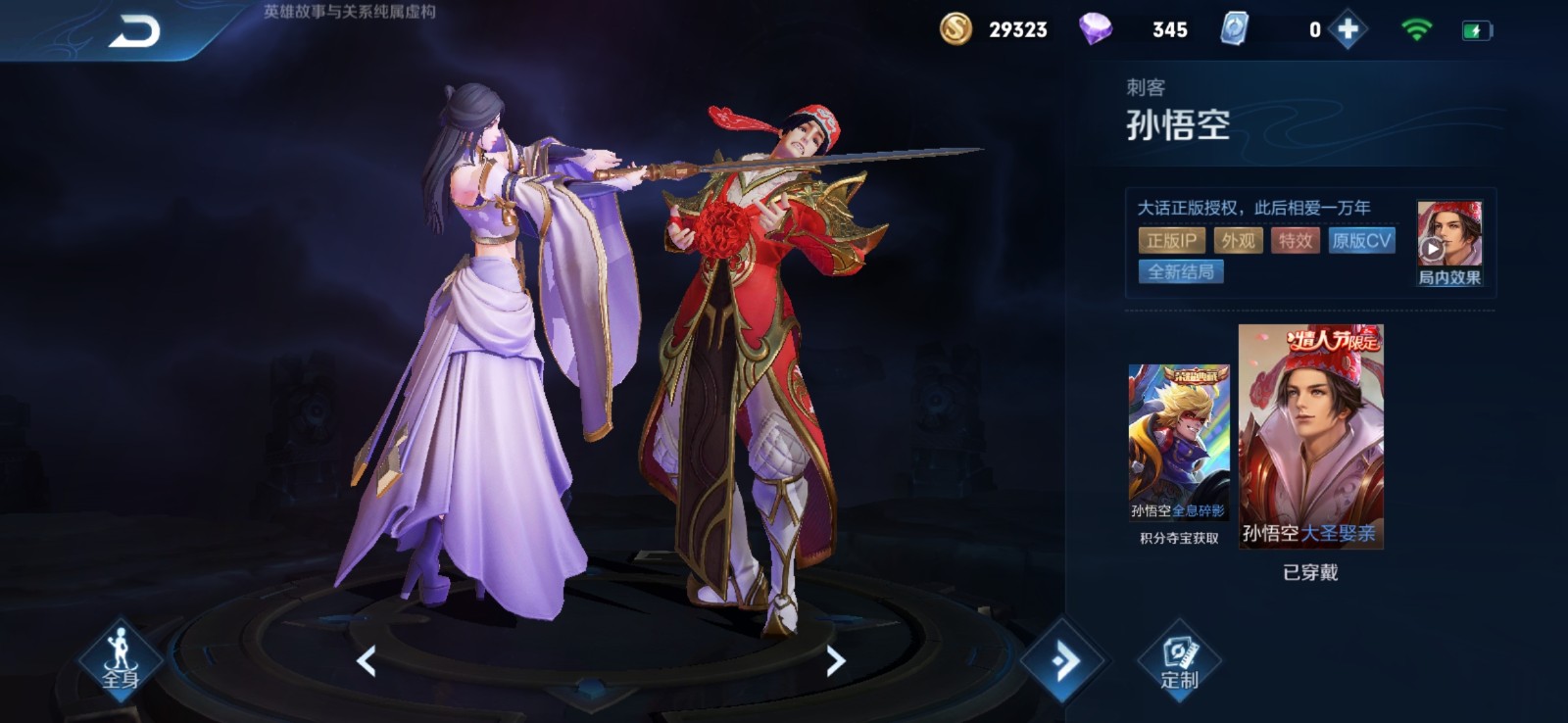Show the 原版CV tag details
Image resolution: width=1568 pixels, height=723 pixels.
pos(1361,241)
